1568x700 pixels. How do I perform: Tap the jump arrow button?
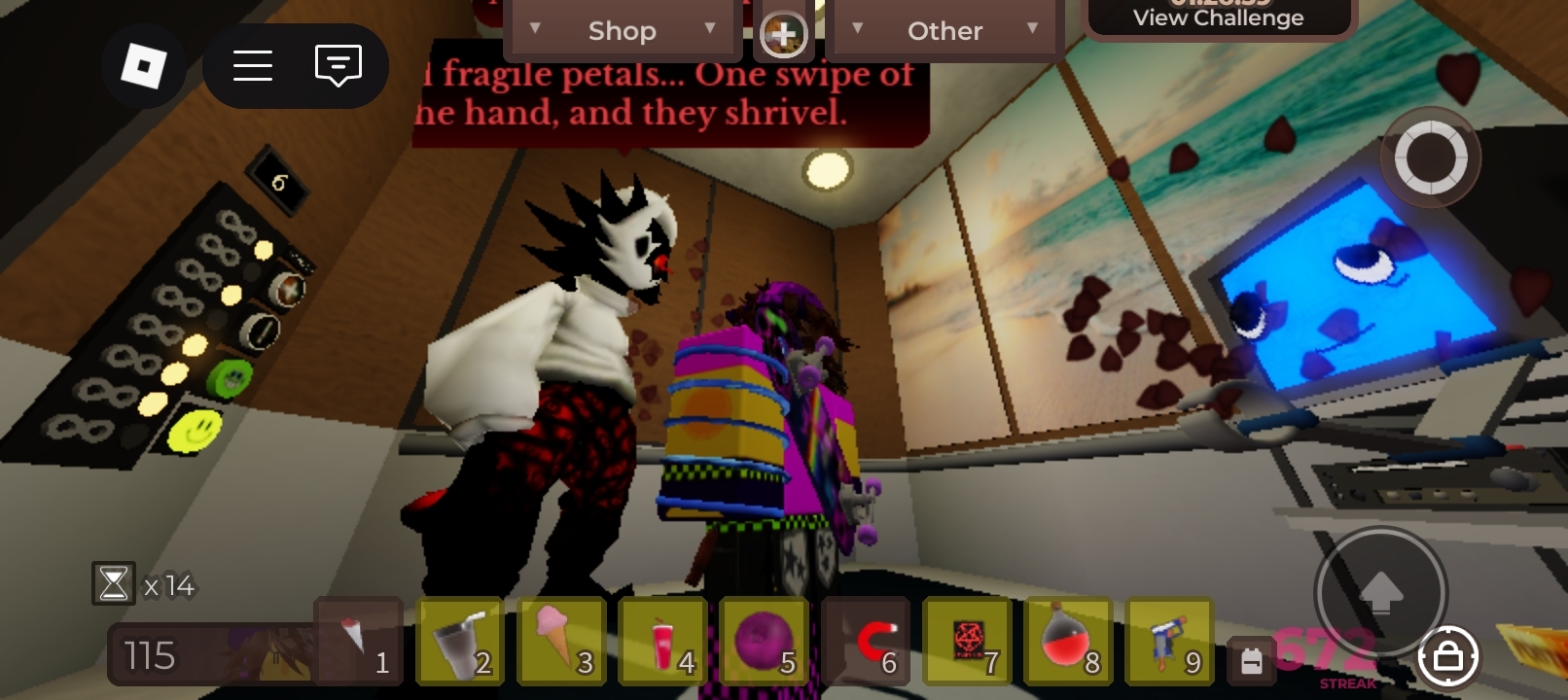point(1380,592)
